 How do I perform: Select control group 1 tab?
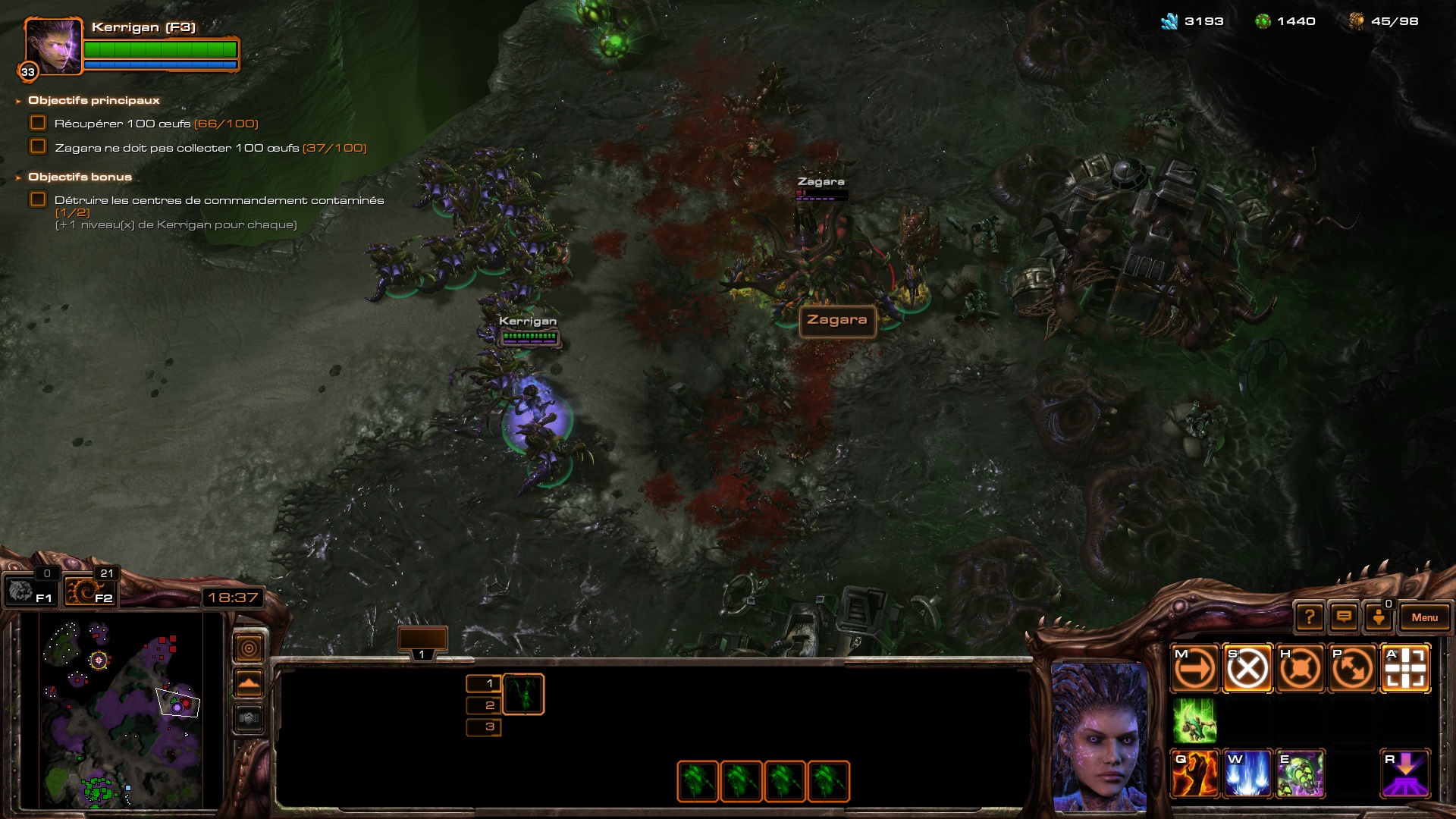pos(422,642)
